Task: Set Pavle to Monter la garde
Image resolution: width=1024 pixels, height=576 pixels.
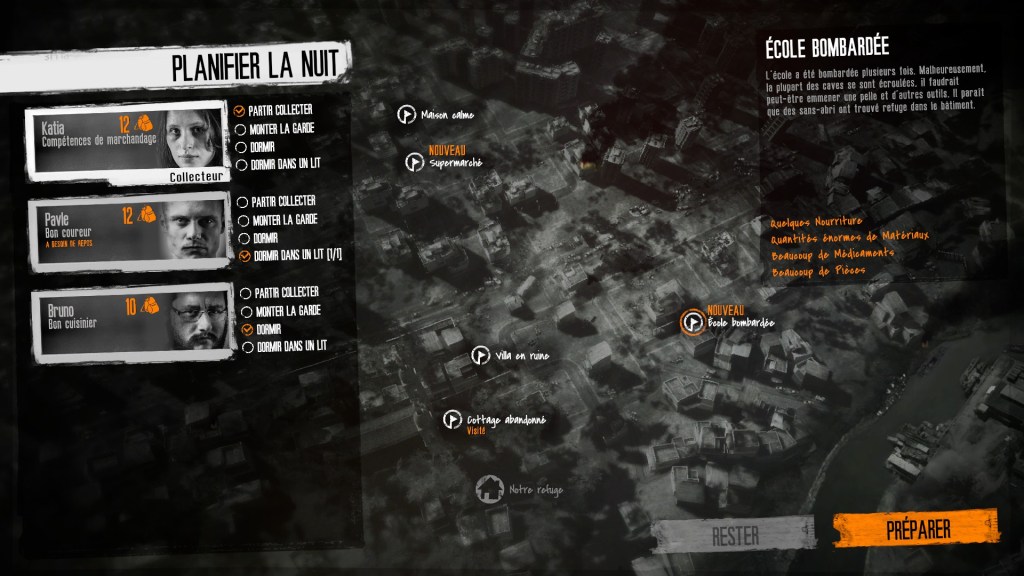Action: coord(241,219)
